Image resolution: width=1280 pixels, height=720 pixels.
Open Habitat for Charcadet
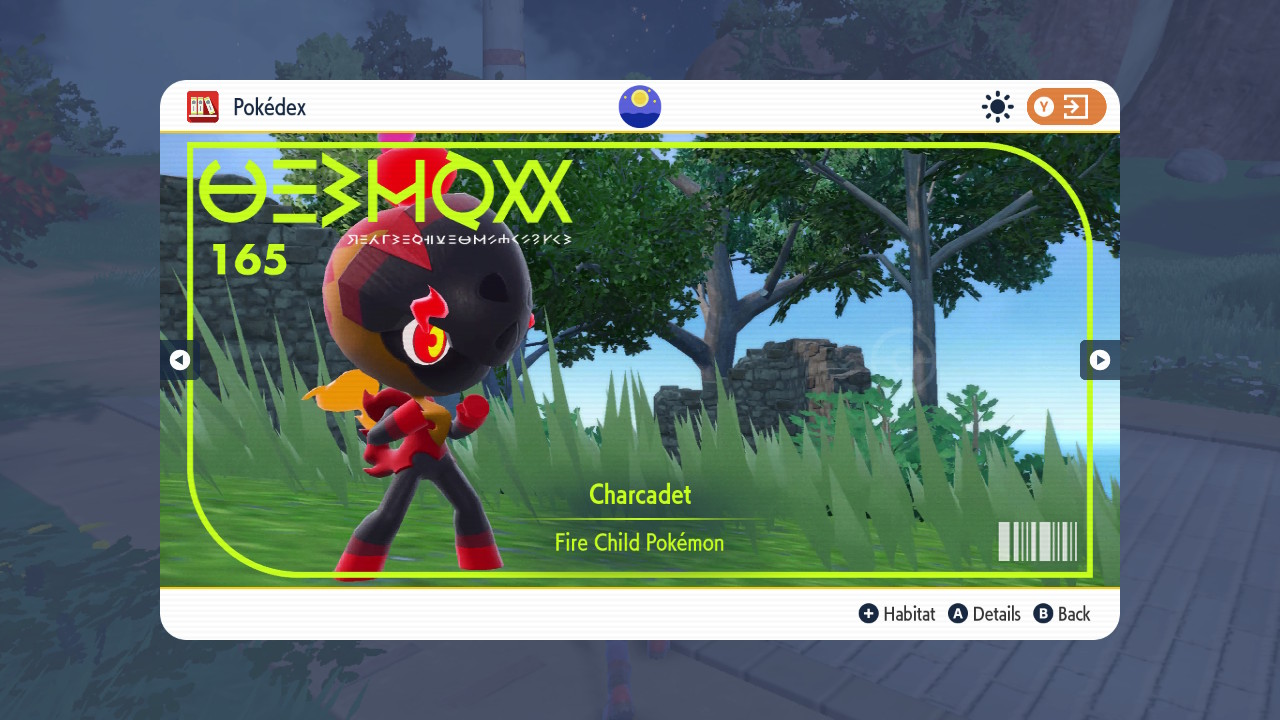[908, 613]
